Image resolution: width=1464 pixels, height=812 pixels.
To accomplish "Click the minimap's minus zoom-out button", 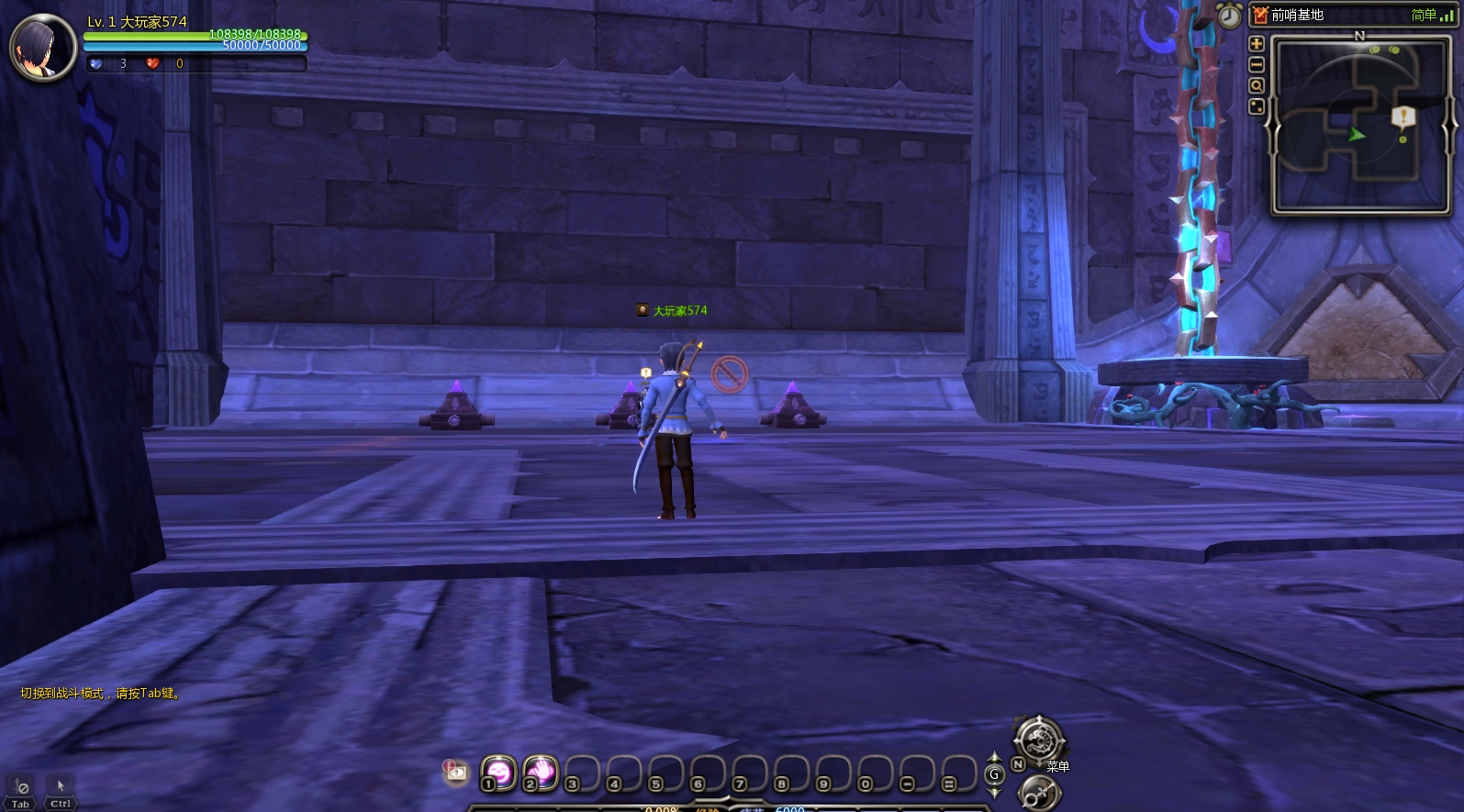I will click(1257, 65).
